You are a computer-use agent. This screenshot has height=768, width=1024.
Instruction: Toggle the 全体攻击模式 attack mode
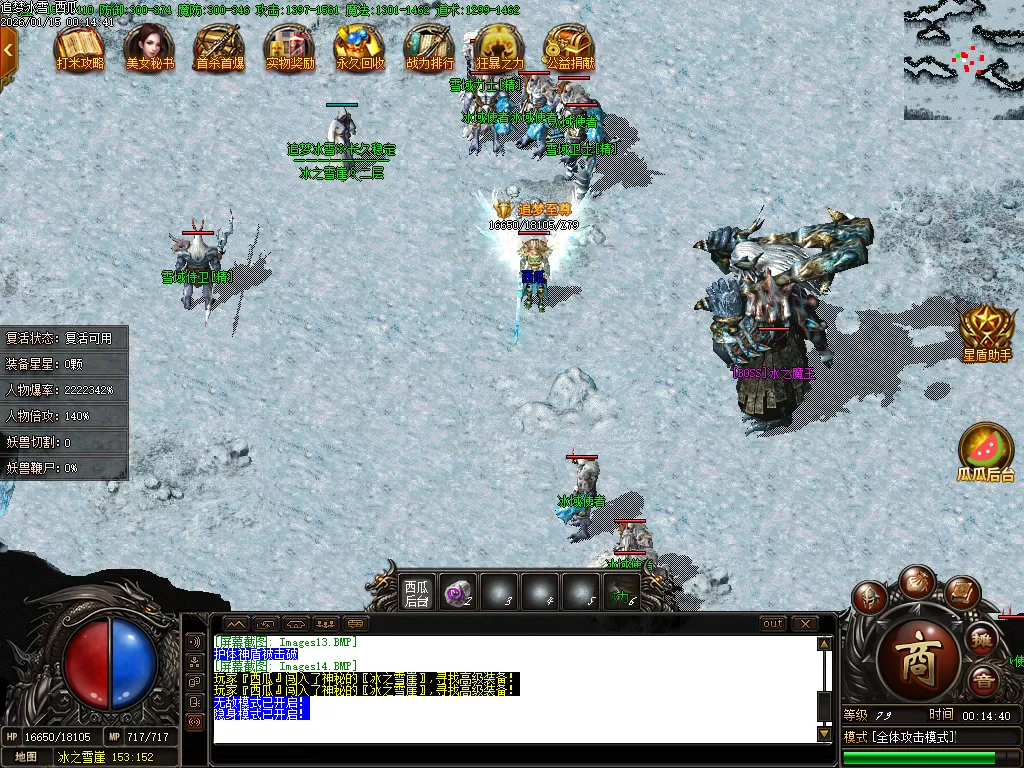[x=900, y=737]
